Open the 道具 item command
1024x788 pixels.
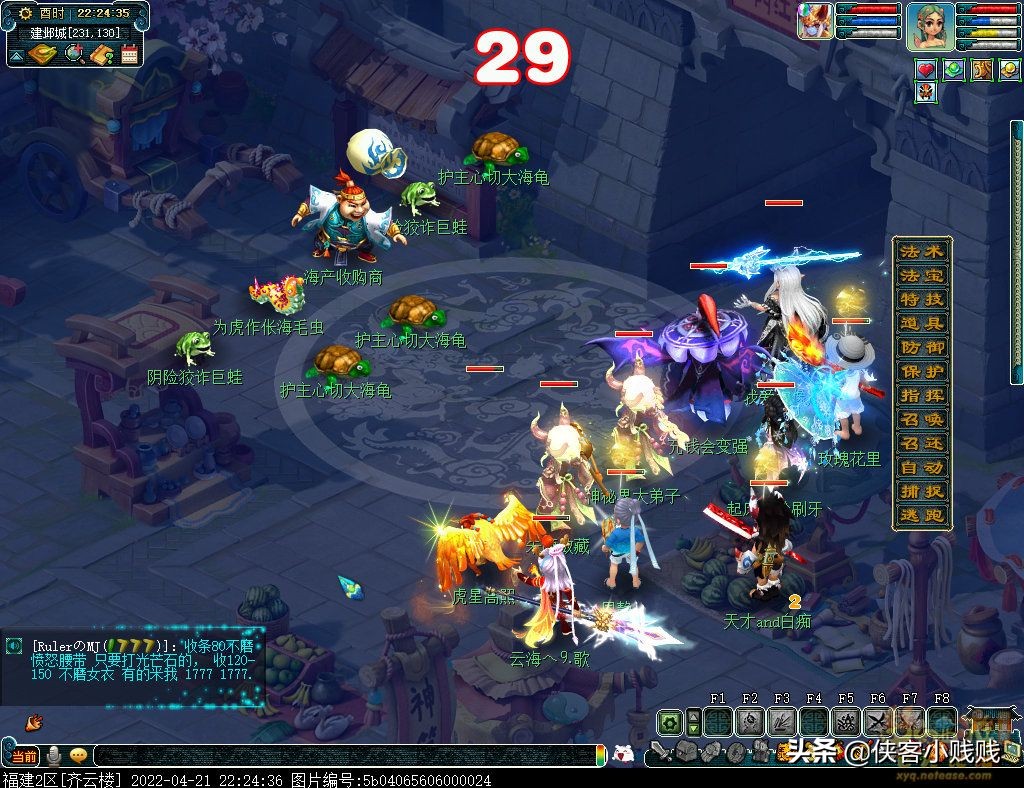click(921, 323)
